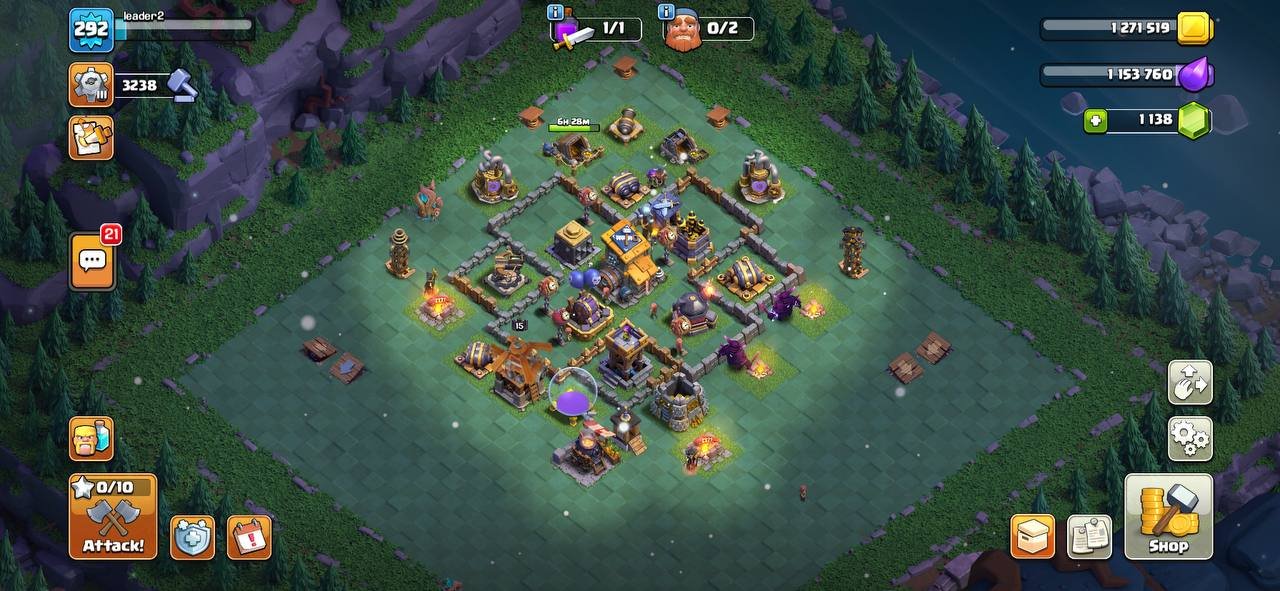Viewport: 1280px width, 591px height.
Task: Click the shield with plus icon
Action: (x=192, y=537)
